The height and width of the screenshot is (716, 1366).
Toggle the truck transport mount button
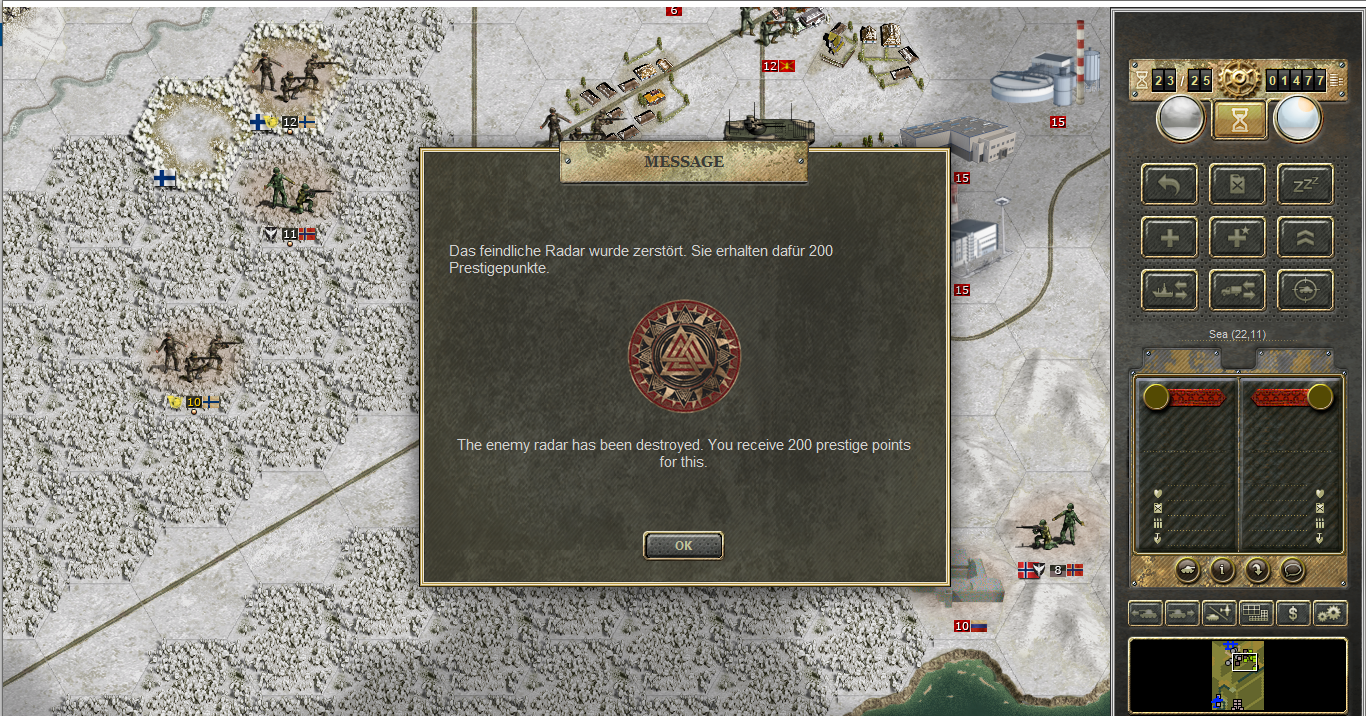pos(1237,290)
